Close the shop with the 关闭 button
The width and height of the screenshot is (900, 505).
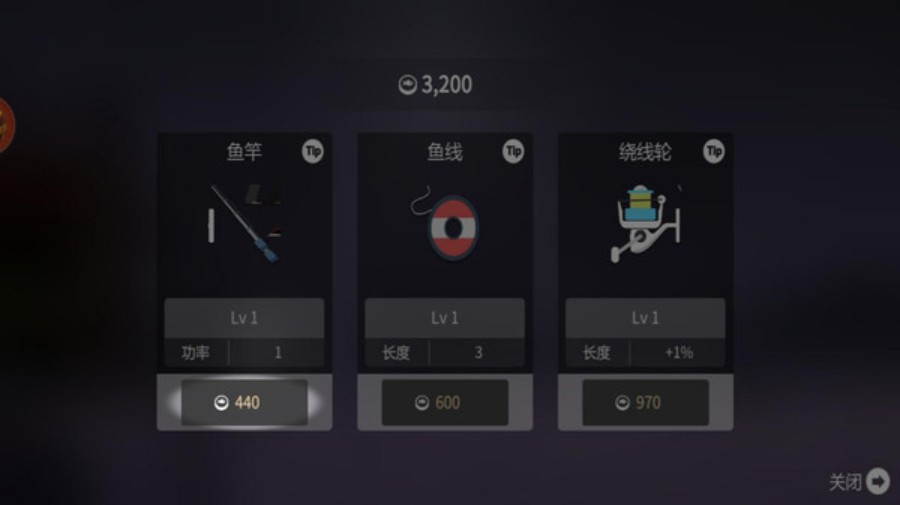click(x=860, y=482)
